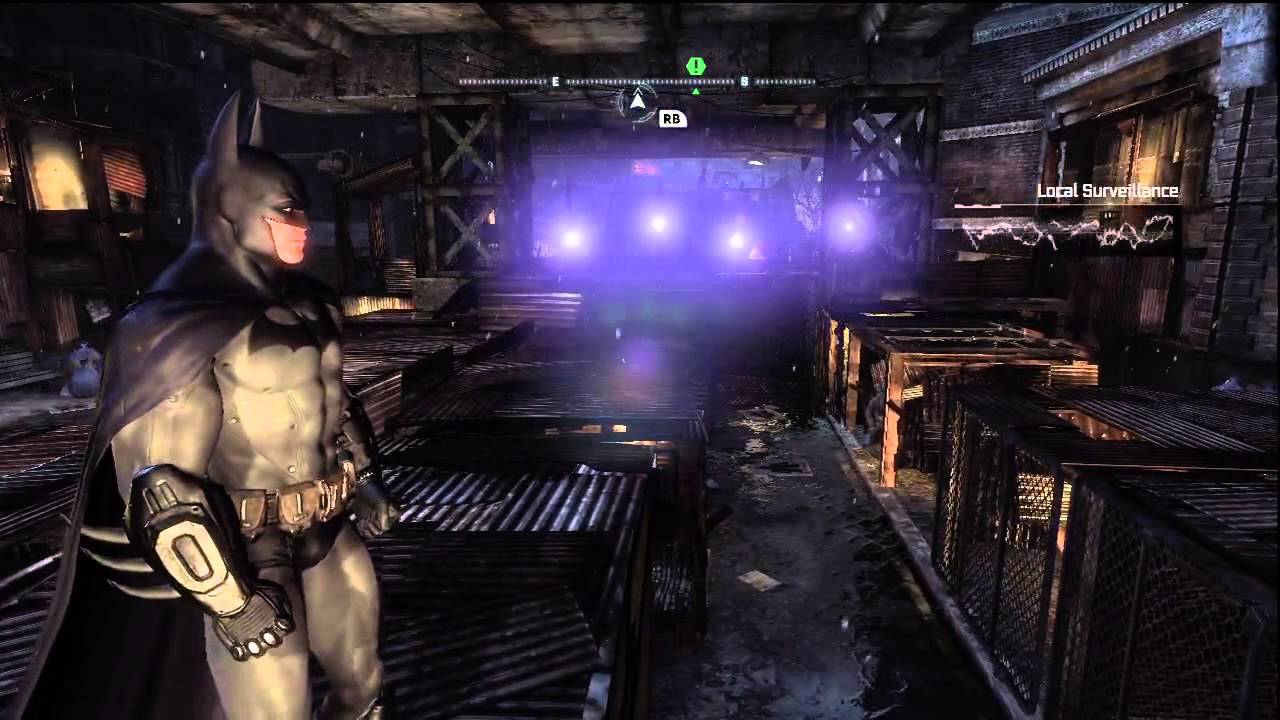Select the RB button prompt

[x=671, y=118]
